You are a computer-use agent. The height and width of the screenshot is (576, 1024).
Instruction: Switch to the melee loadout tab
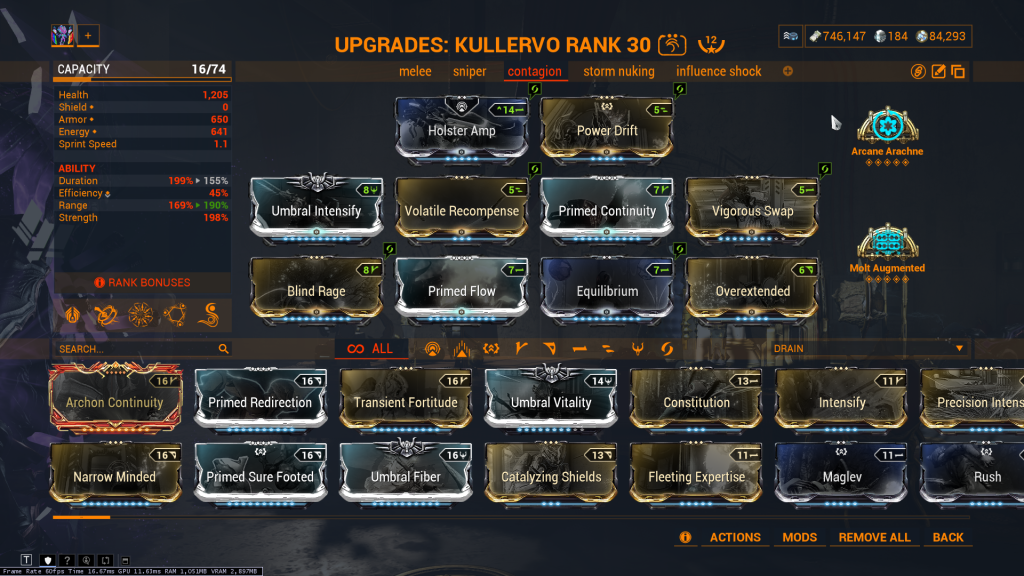tap(415, 71)
